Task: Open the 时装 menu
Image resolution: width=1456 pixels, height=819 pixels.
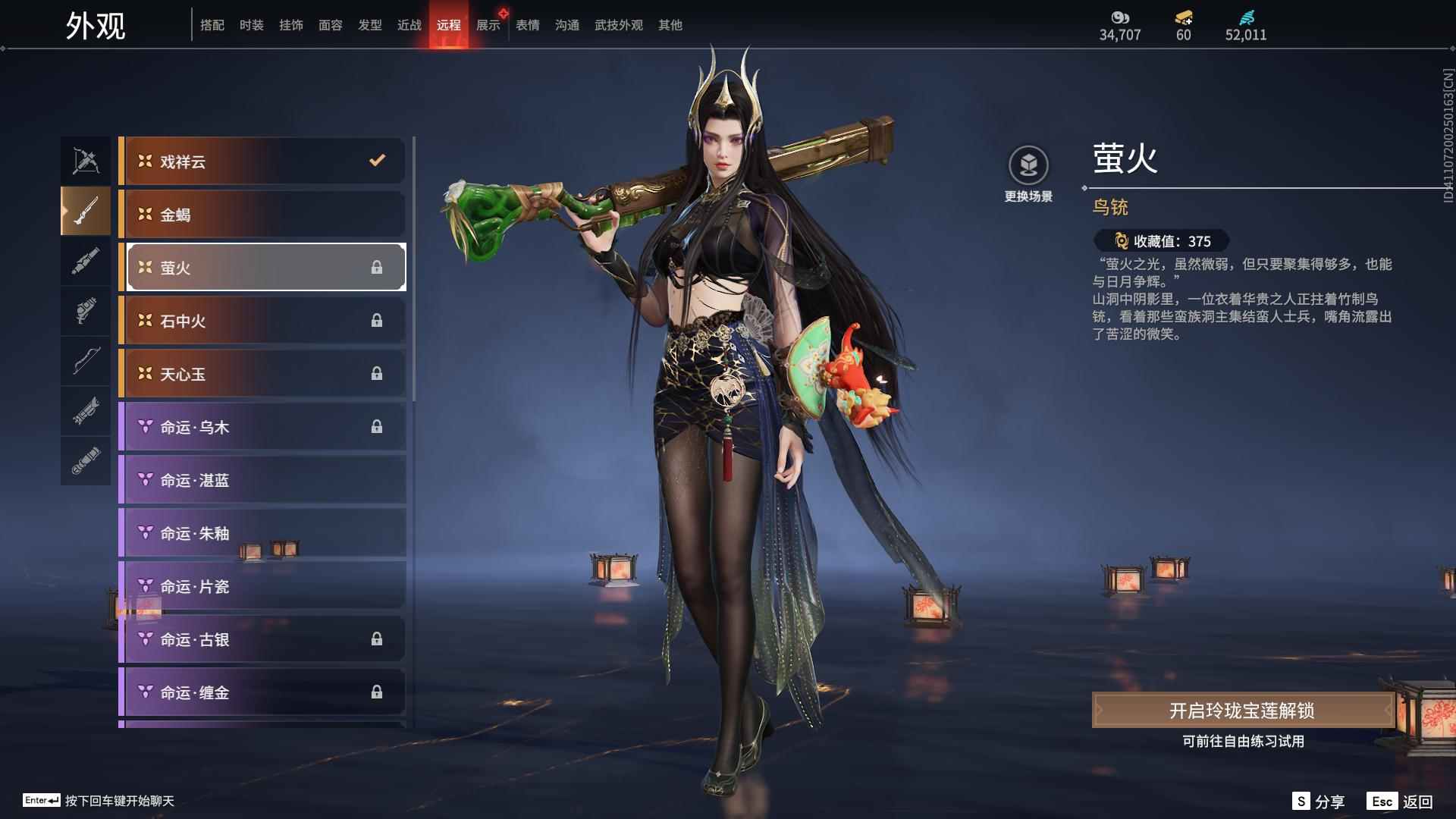Action: pyautogui.click(x=252, y=24)
